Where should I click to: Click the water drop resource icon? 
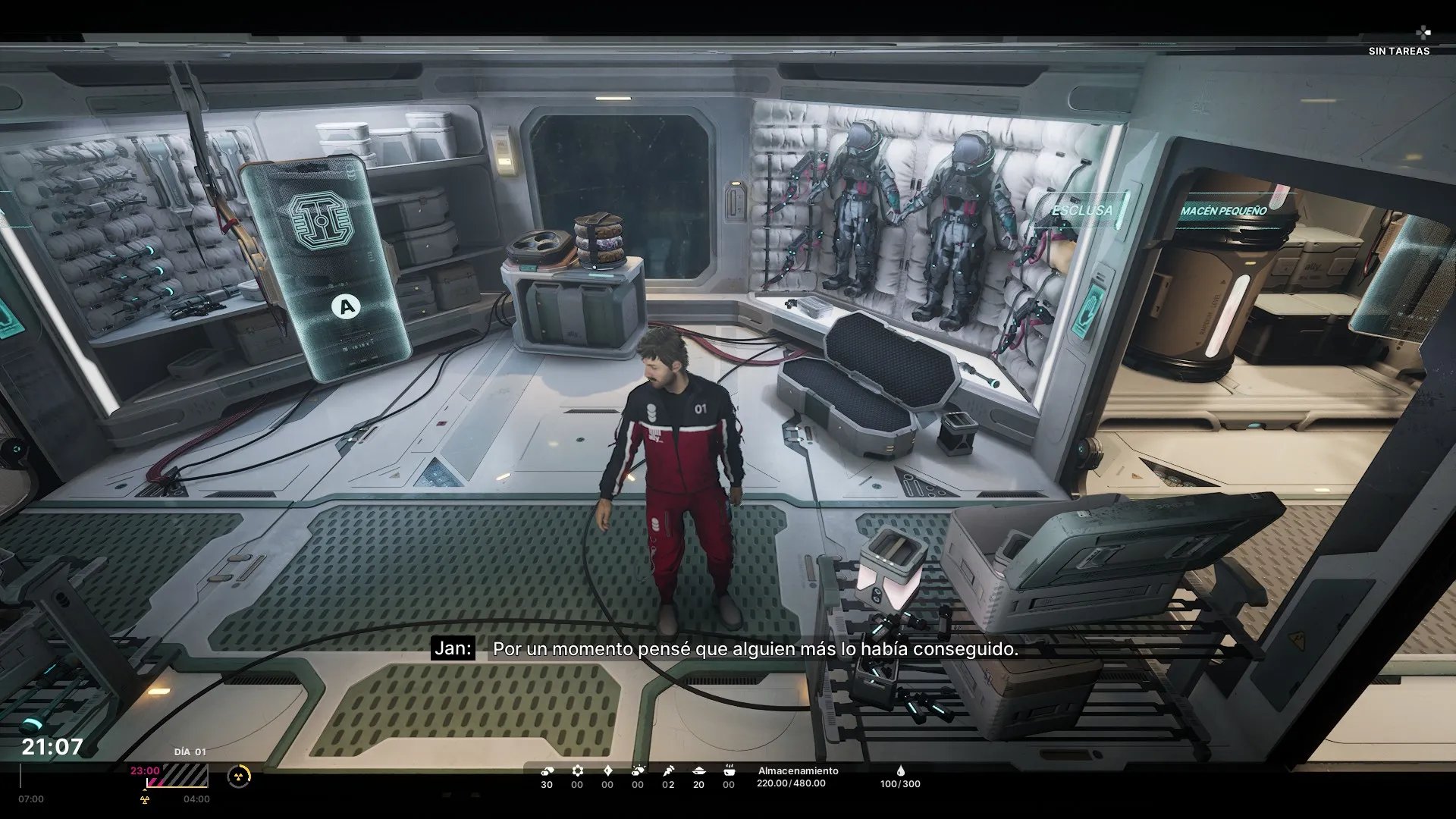(900, 770)
